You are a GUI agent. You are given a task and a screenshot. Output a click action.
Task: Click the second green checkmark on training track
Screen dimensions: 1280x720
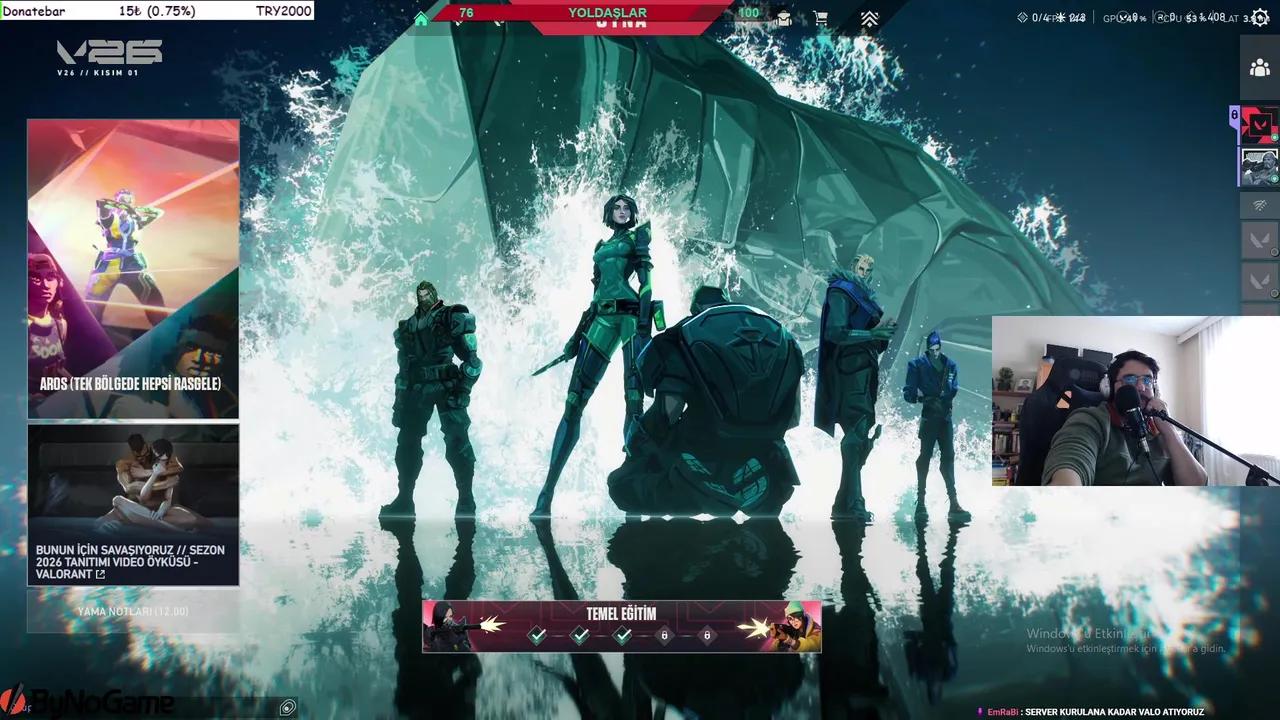580,635
